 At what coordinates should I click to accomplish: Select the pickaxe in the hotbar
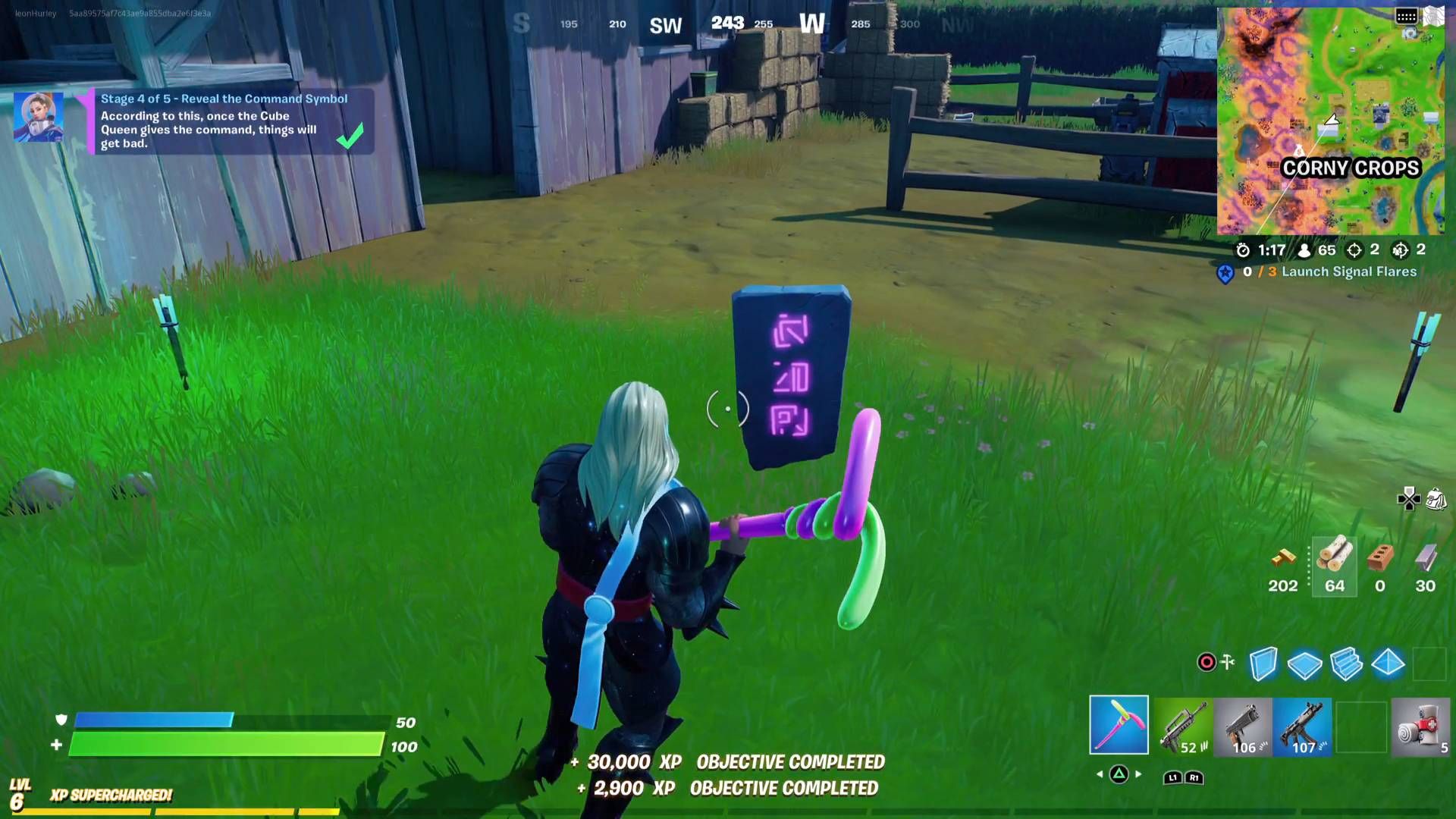click(x=1119, y=726)
